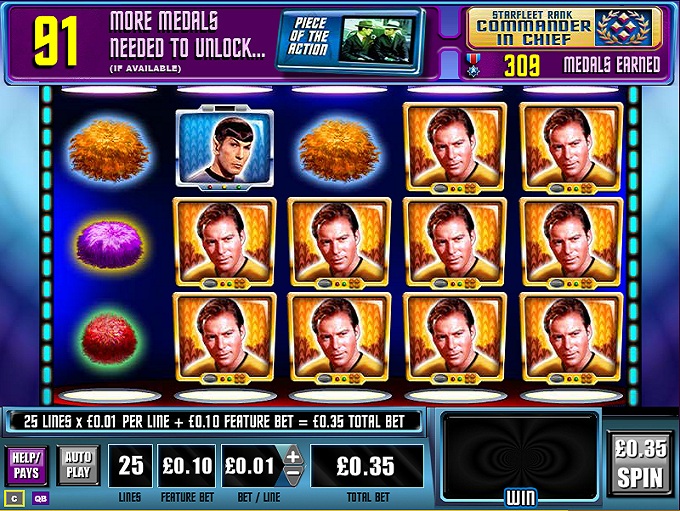Screen dimensions: 680x511
Task: Start Auto Play
Action: point(77,465)
